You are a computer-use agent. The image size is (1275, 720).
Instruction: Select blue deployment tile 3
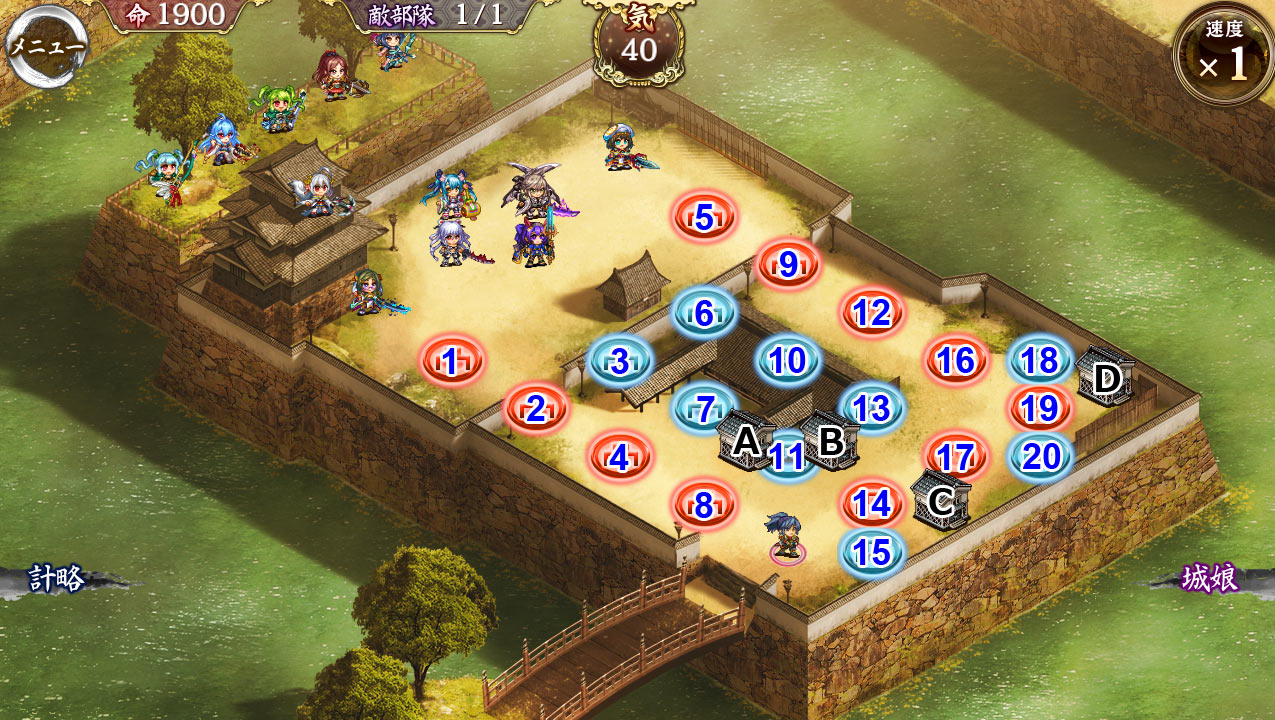coord(620,361)
